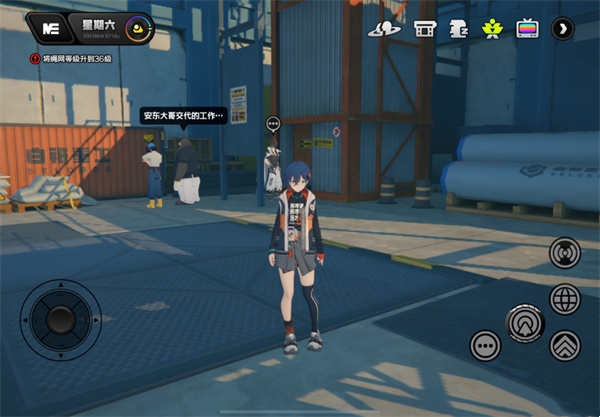600x417 pixels.
Task: Open the character silhouette icon
Action: [x=459, y=28]
